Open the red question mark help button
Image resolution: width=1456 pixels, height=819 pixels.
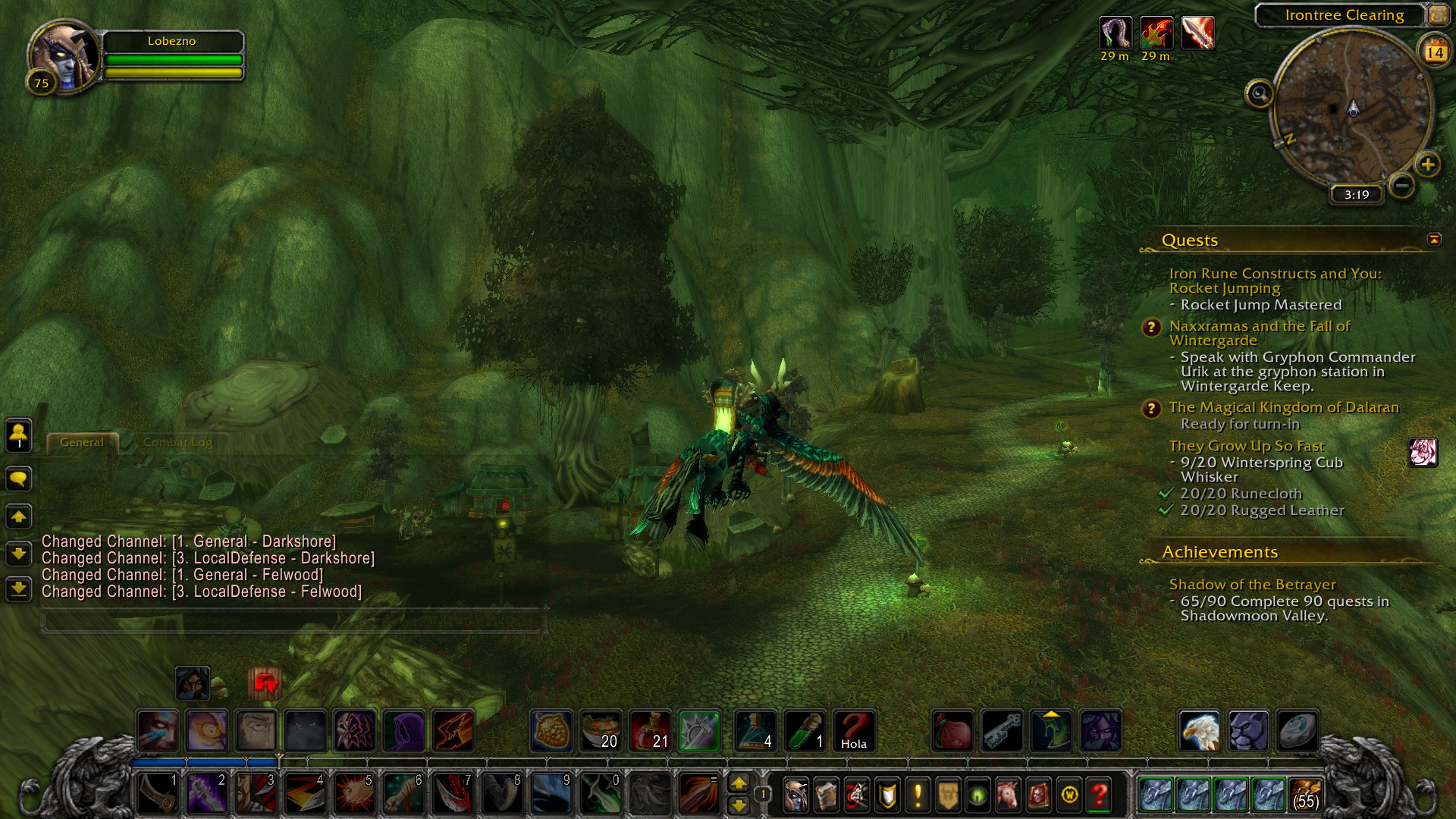point(1099,795)
